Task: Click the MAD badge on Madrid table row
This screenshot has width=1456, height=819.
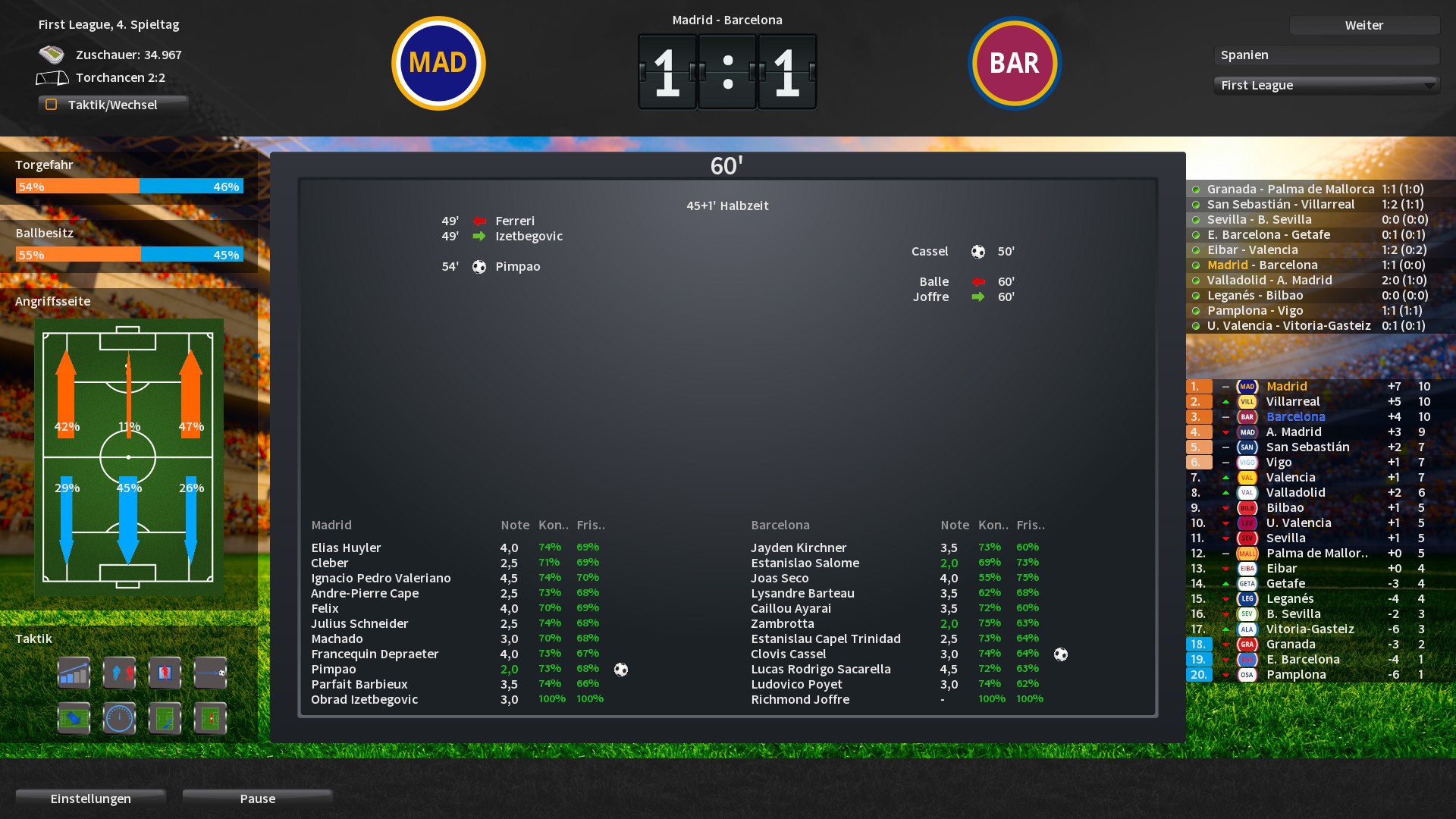Action: pos(1246,386)
